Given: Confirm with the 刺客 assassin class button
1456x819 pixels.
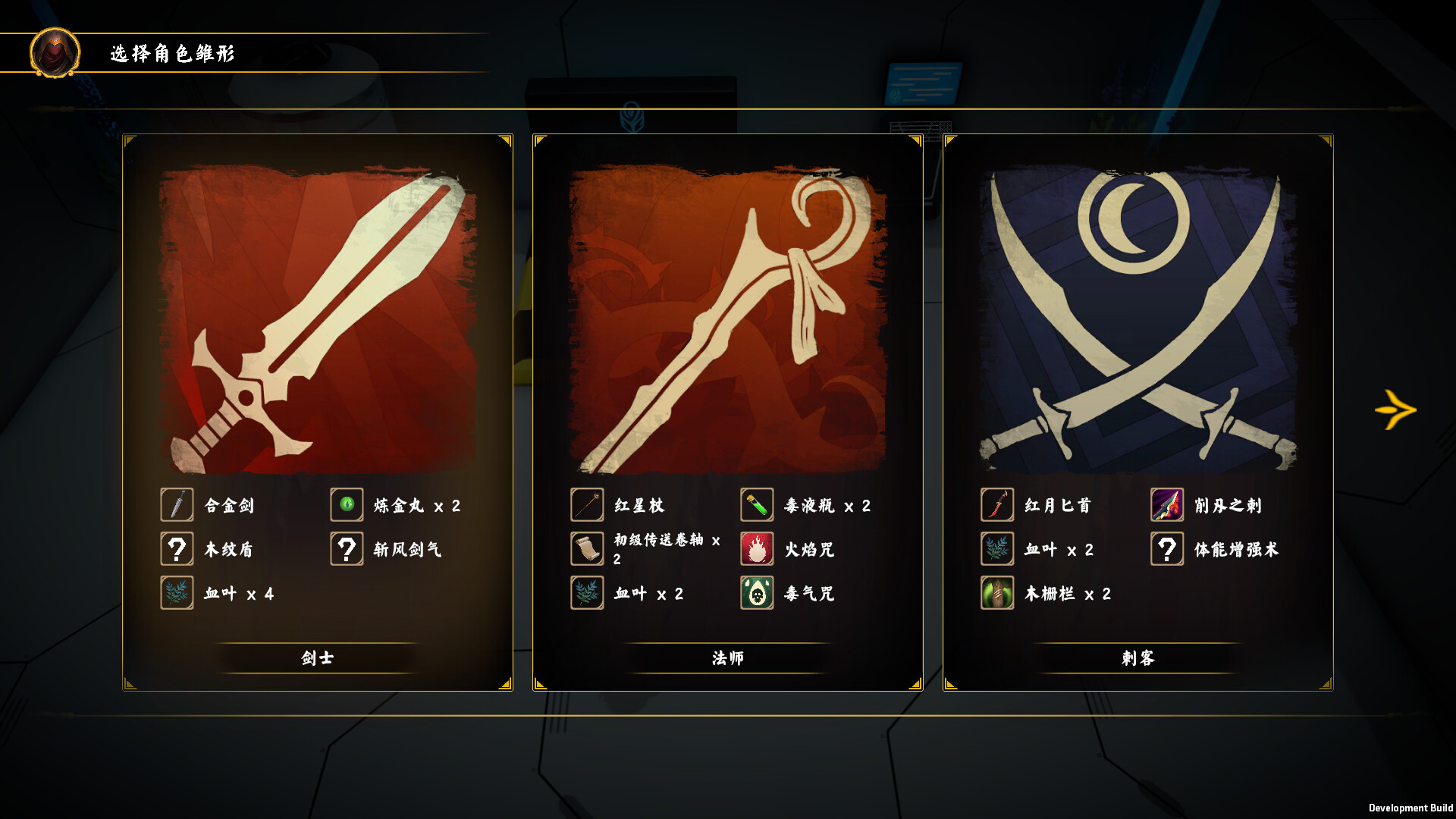Looking at the screenshot, I should [x=1138, y=658].
